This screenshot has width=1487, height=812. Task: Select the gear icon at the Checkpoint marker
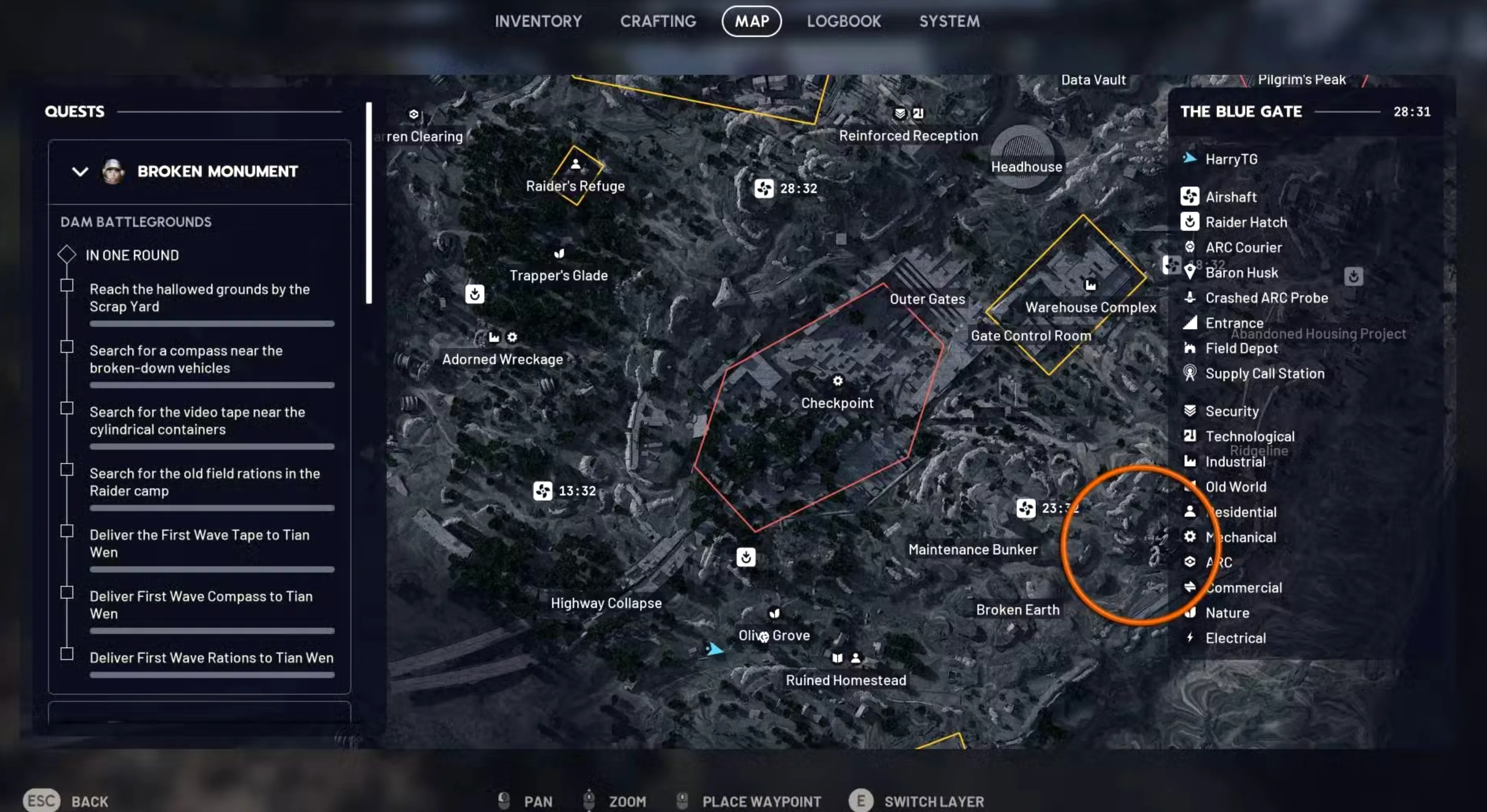click(838, 381)
